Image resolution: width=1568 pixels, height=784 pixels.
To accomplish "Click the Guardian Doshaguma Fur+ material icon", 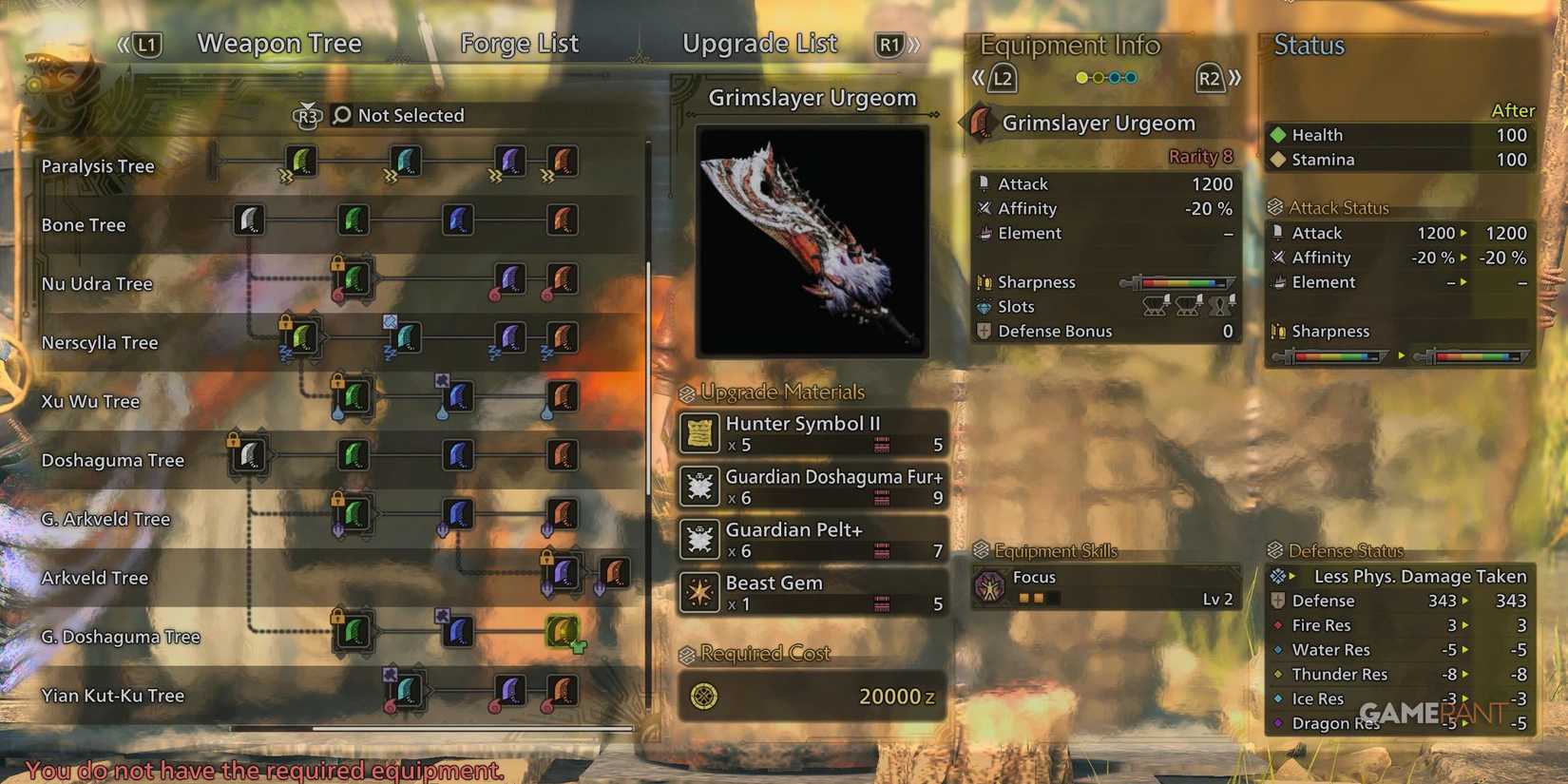I will pyautogui.click(x=699, y=487).
